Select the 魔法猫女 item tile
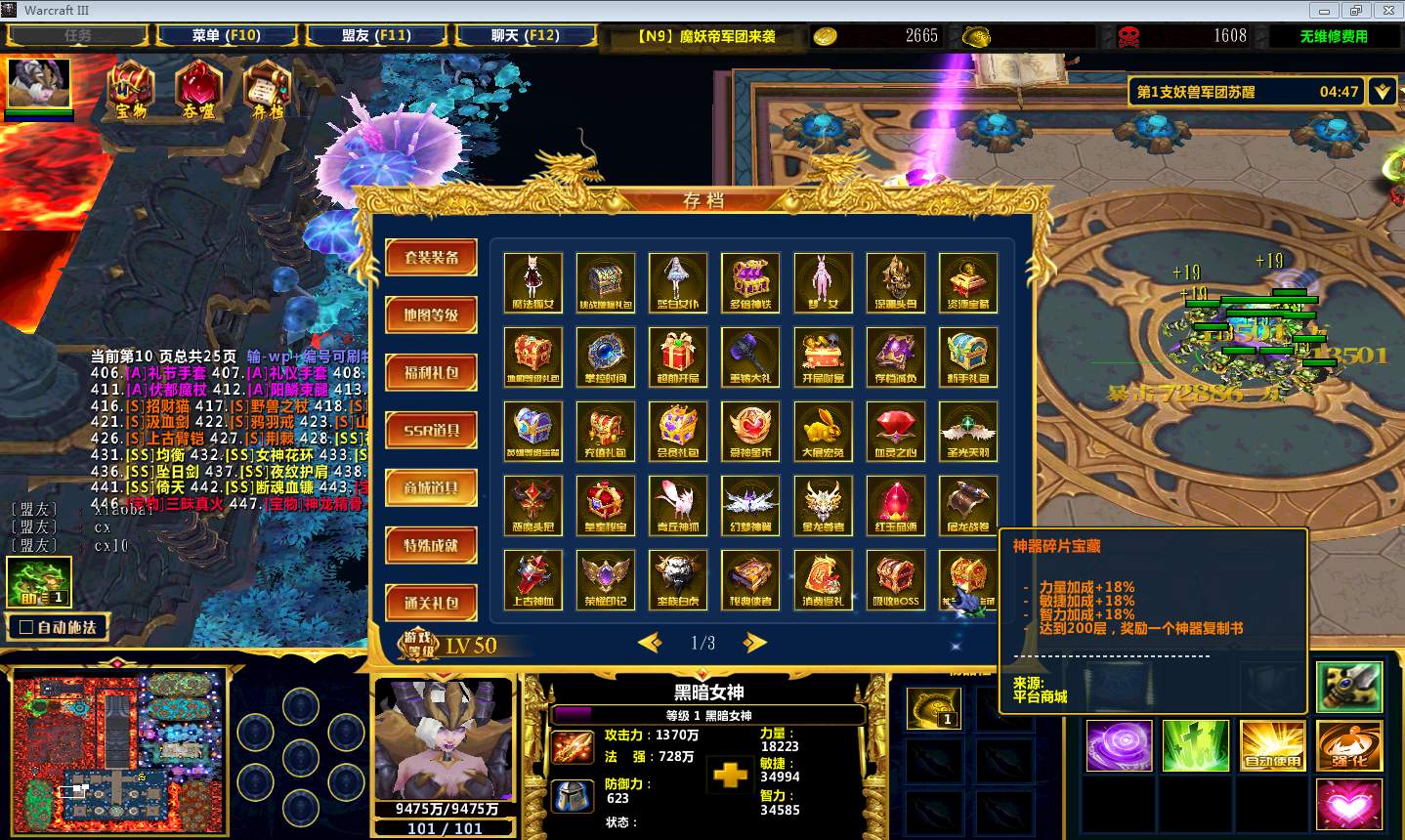Image resolution: width=1405 pixels, height=840 pixels. pyautogui.click(x=533, y=282)
